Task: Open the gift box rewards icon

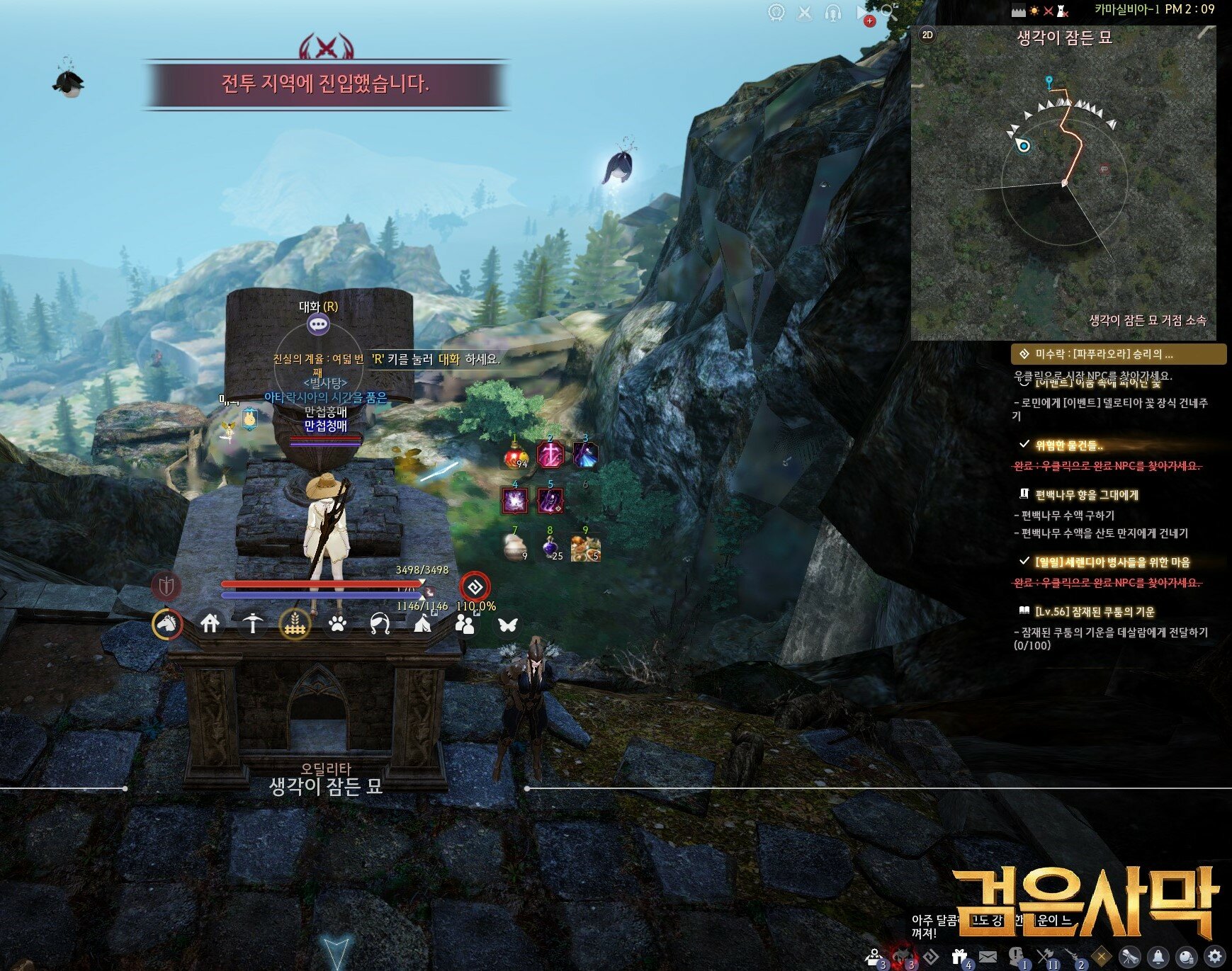Action: click(x=960, y=956)
